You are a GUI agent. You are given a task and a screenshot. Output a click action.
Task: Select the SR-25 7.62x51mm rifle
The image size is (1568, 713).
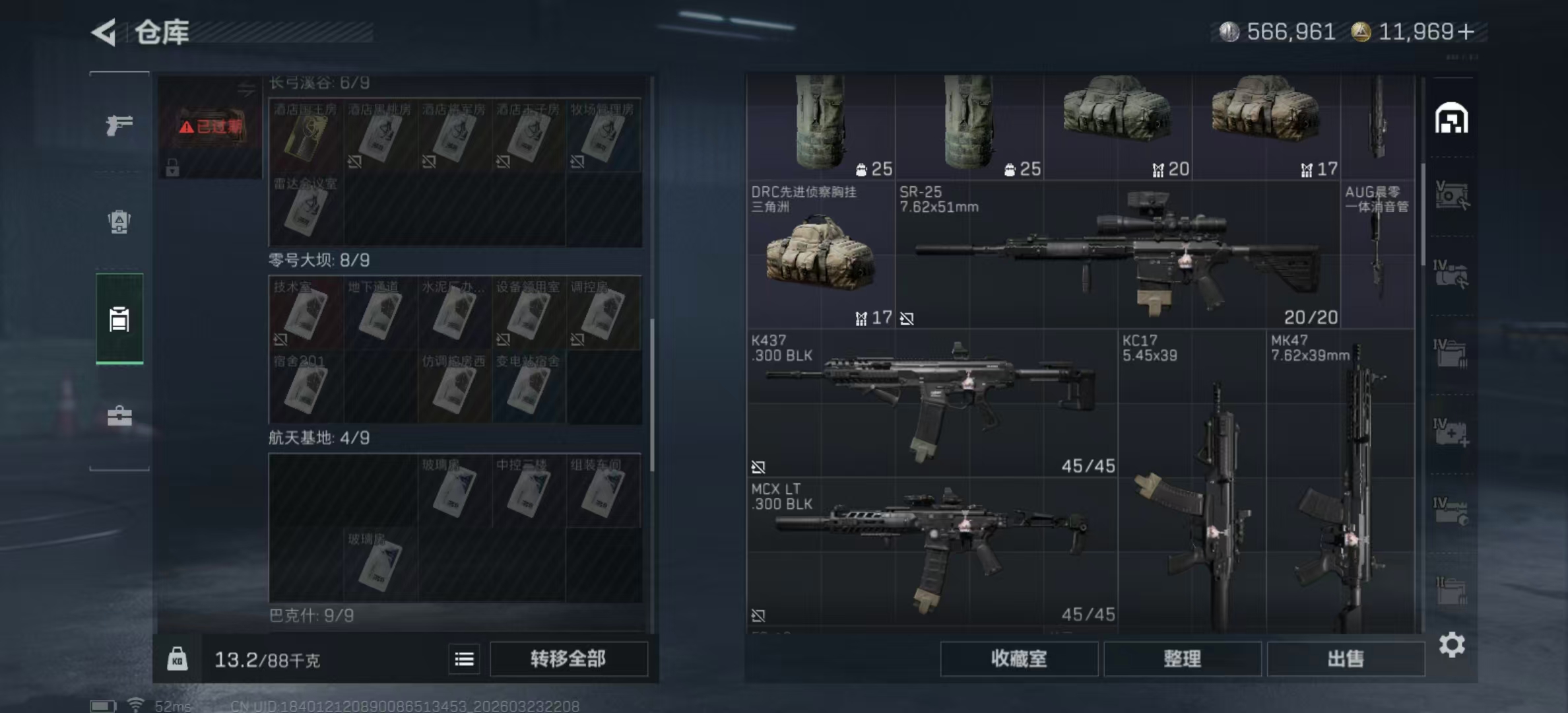(1117, 255)
